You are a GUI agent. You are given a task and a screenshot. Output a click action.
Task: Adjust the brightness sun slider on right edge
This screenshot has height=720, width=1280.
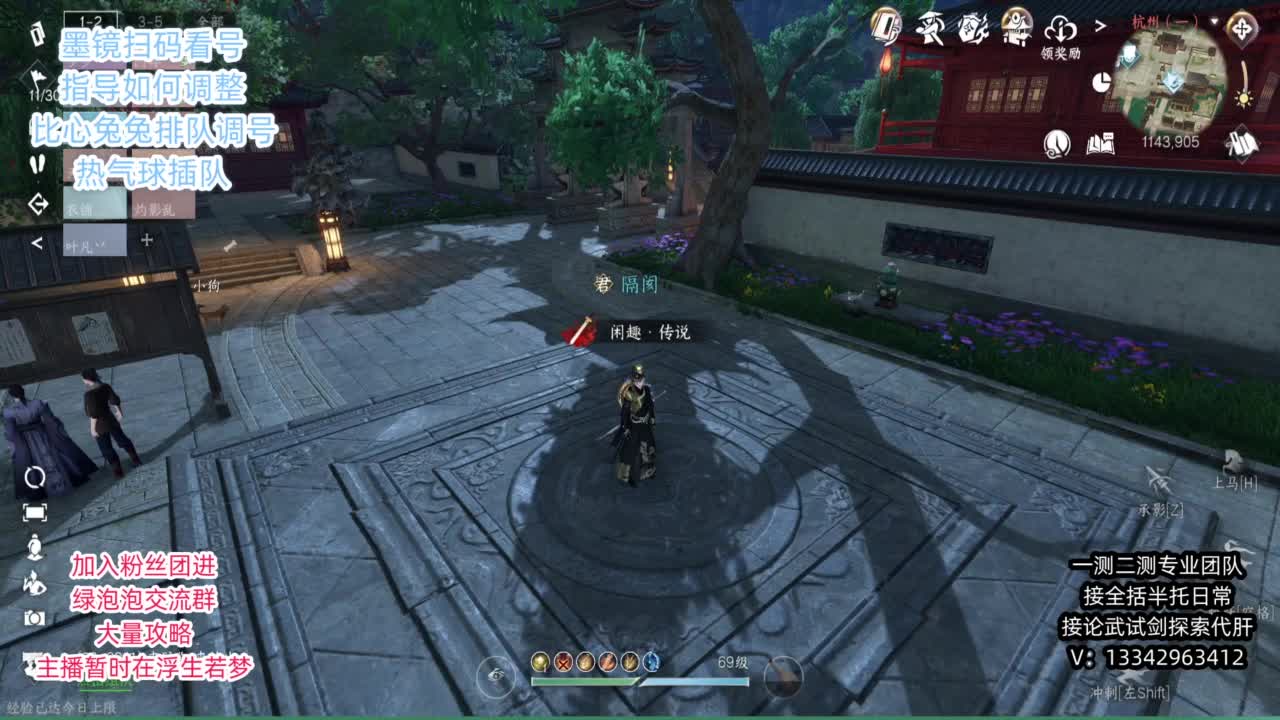tap(1242, 97)
